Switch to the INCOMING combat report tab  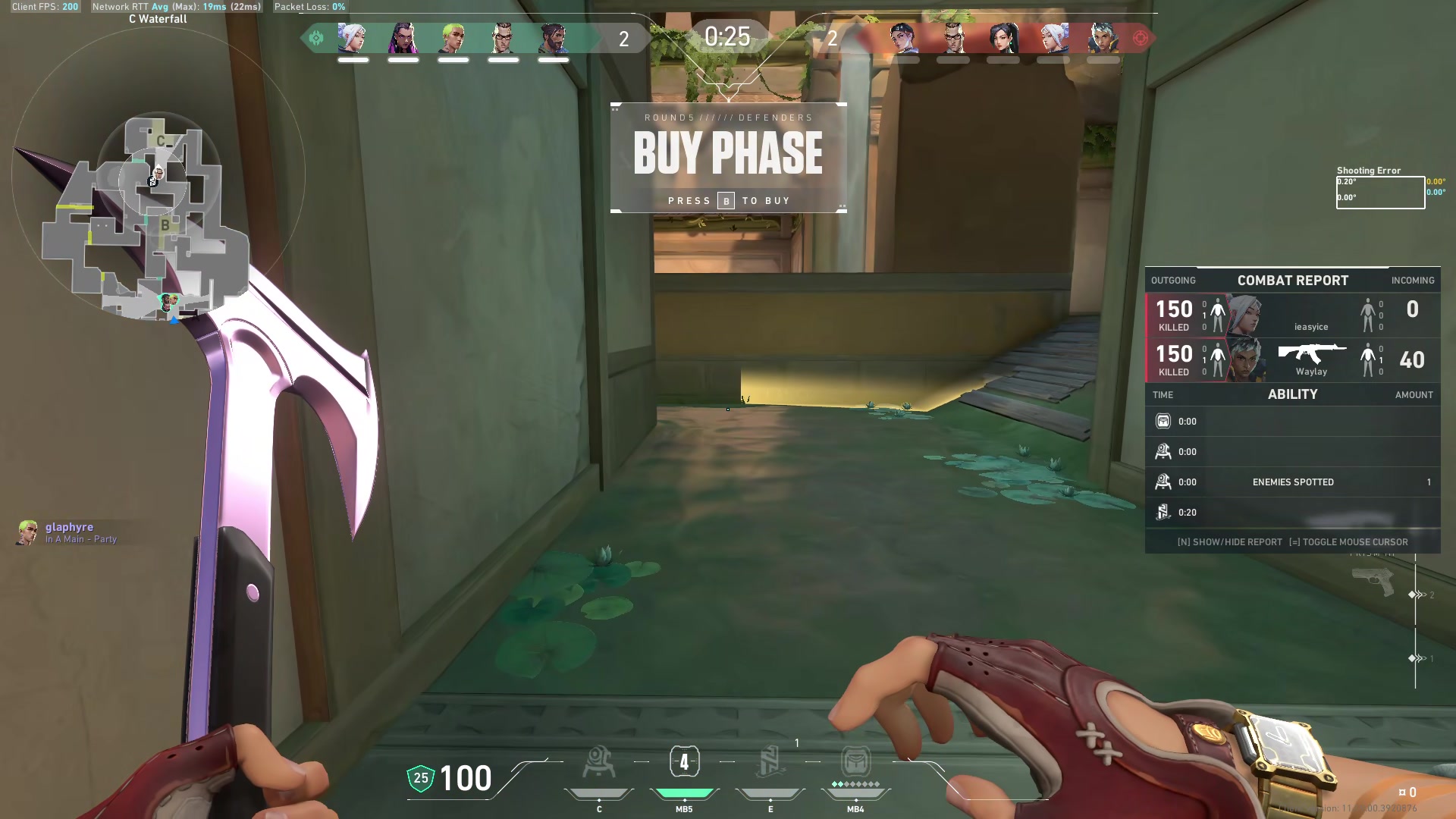coord(1413,280)
